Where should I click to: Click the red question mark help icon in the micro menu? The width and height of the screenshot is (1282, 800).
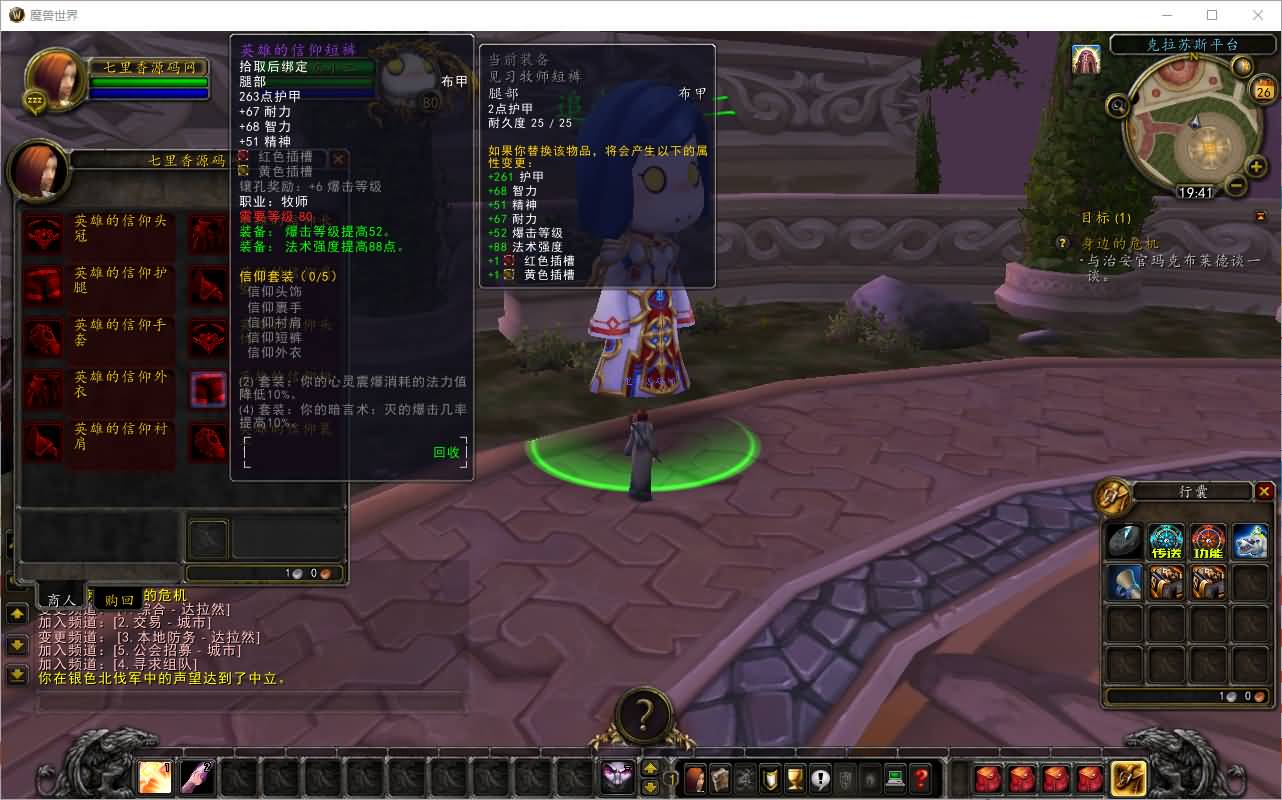click(x=921, y=777)
